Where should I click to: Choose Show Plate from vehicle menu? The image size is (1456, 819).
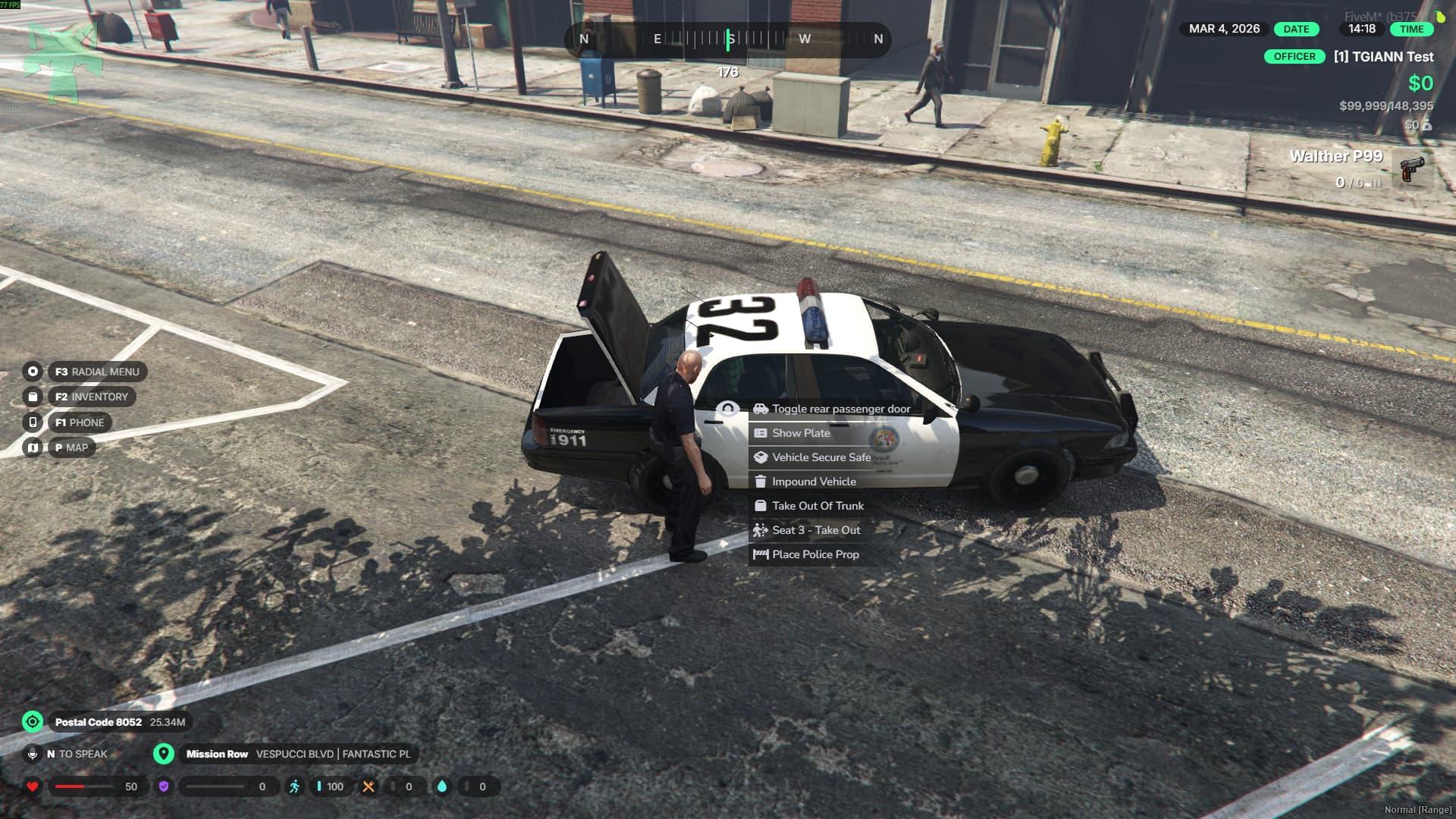801,433
